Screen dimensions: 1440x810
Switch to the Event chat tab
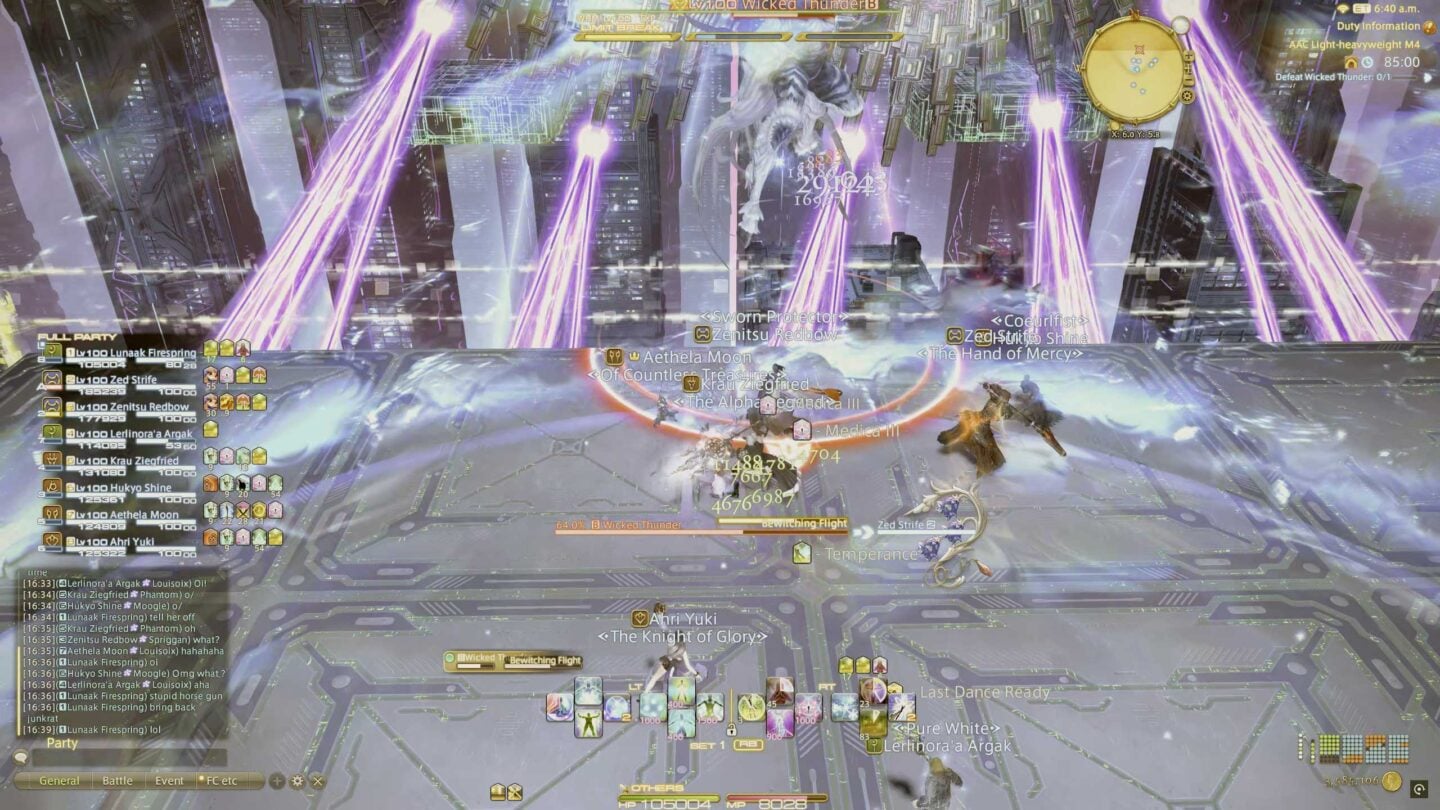tap(169, 780)
